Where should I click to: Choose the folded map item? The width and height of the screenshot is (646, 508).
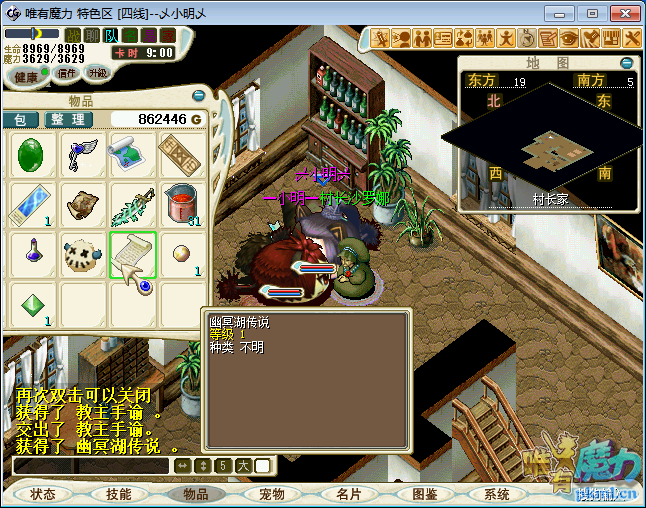[131, 155]
